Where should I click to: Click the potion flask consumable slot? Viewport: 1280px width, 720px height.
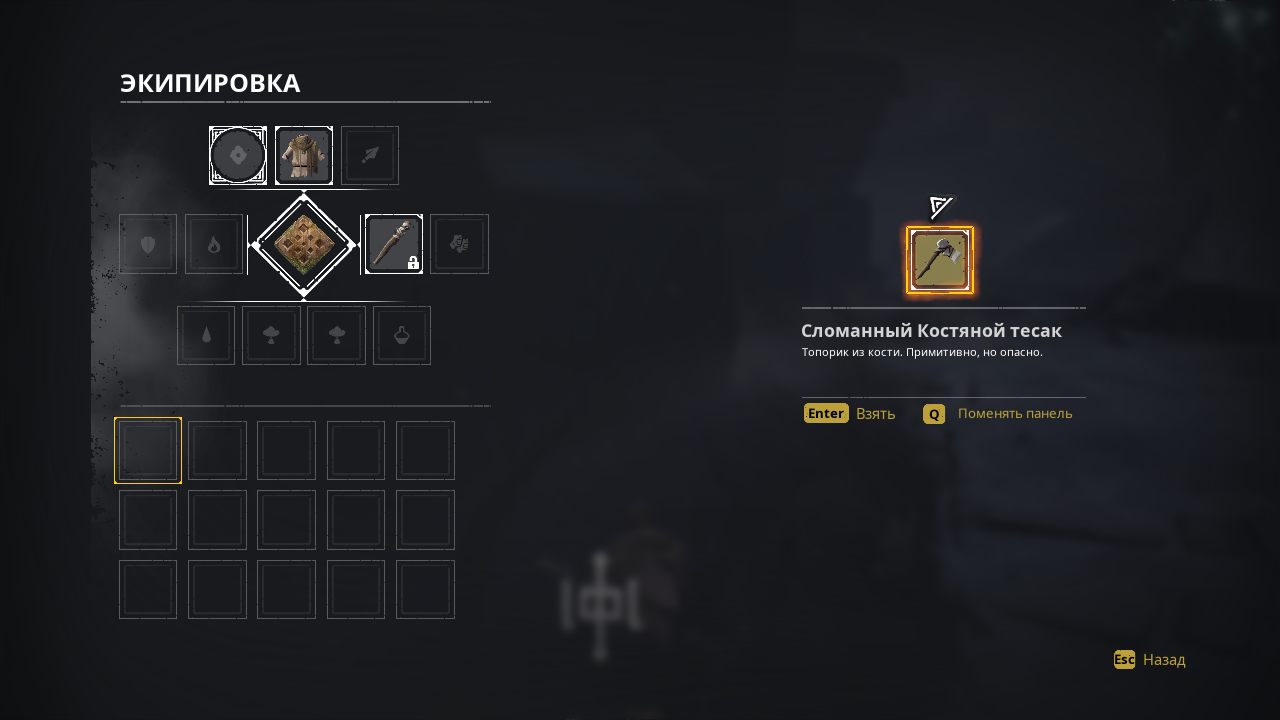(x=401, y=335)
